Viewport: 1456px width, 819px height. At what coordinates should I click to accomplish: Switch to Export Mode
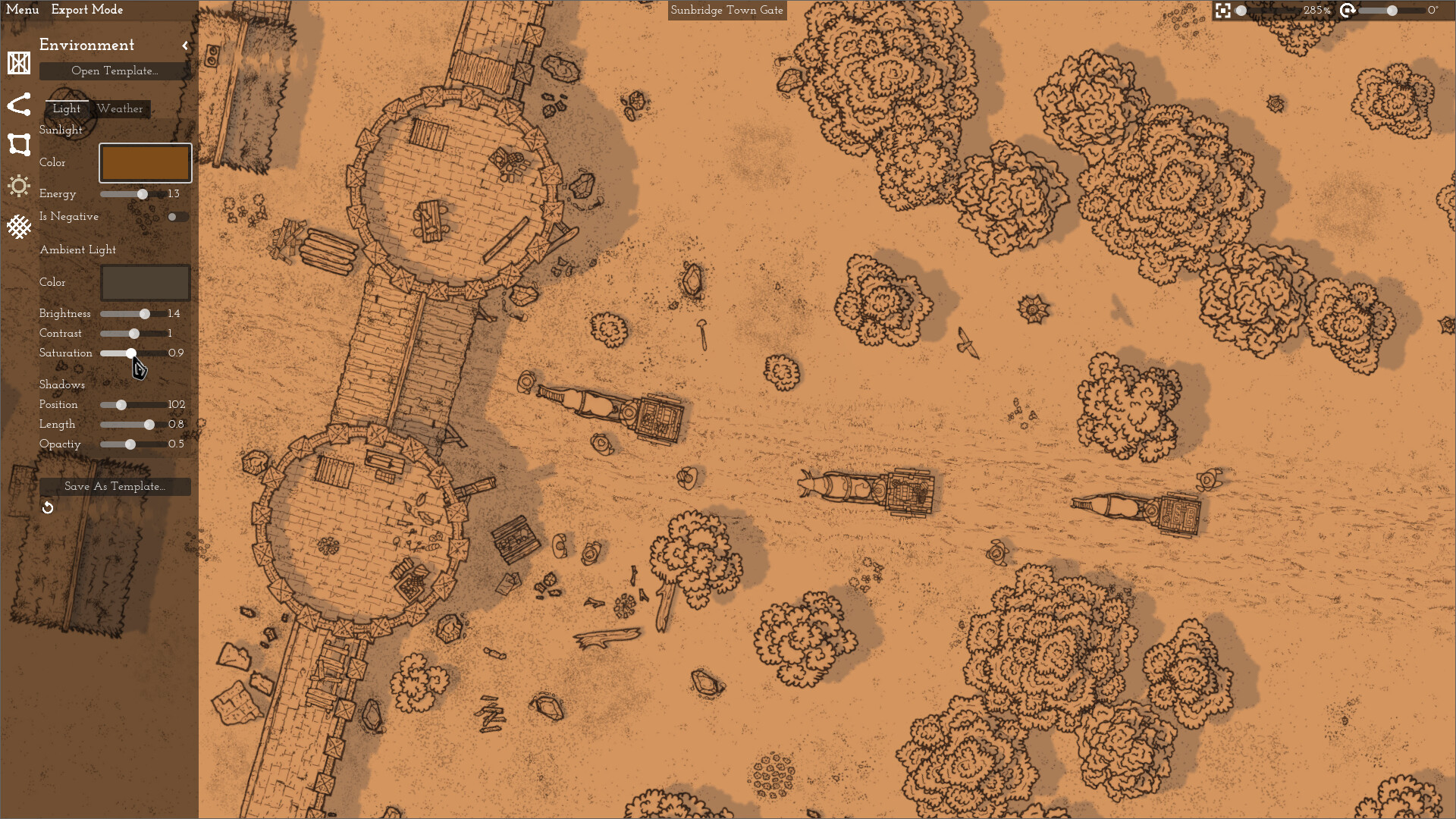[x=87, y=10]
